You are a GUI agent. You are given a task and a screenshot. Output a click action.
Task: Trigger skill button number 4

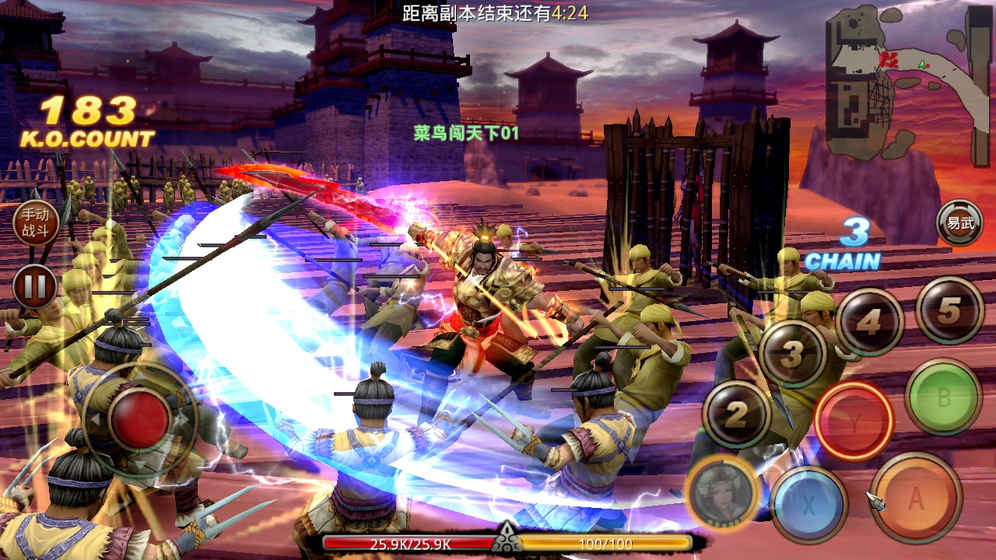tap(869, 322)
